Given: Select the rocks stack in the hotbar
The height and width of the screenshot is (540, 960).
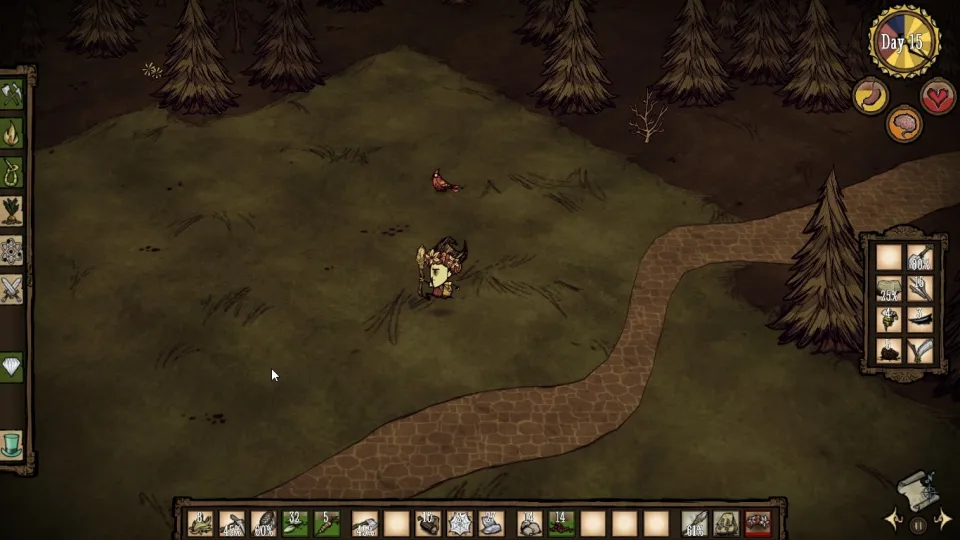Looking at the screenshot, I should pyautogui.click(x=530, y=523).
